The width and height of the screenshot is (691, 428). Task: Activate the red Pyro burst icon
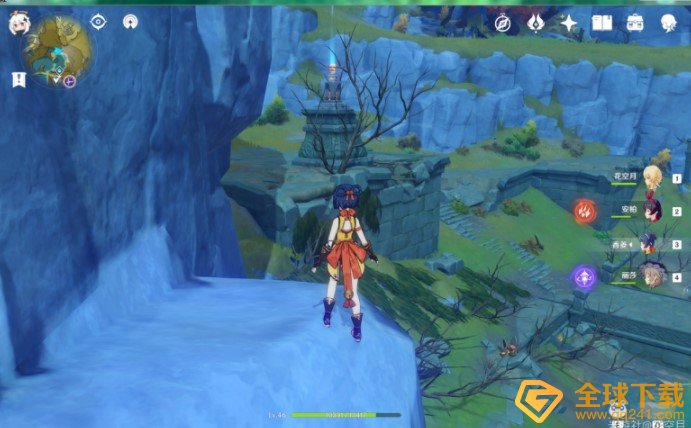click(x=584, y=211)
